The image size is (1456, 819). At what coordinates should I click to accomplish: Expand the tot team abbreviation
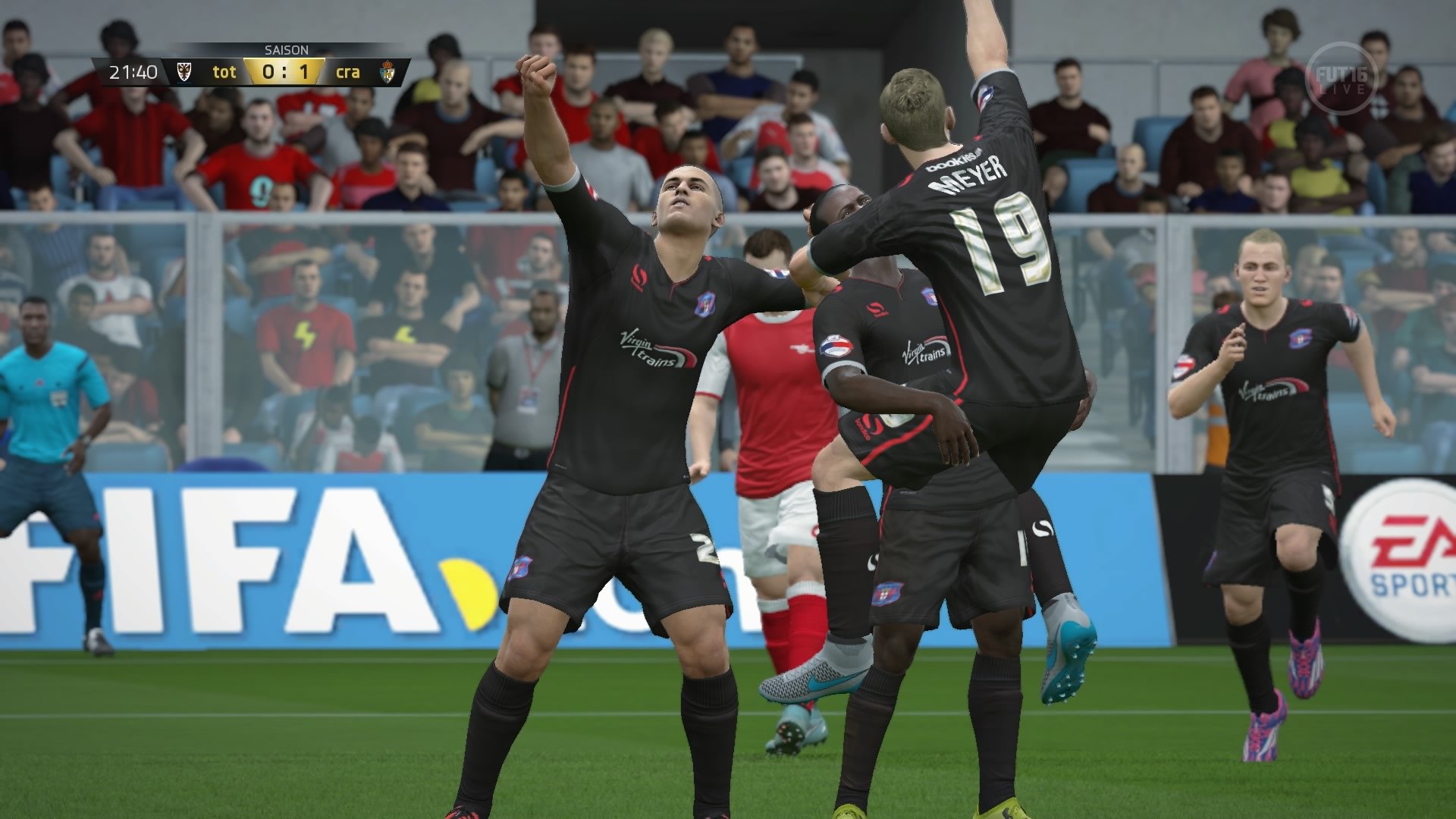click(x=224, y=72)
